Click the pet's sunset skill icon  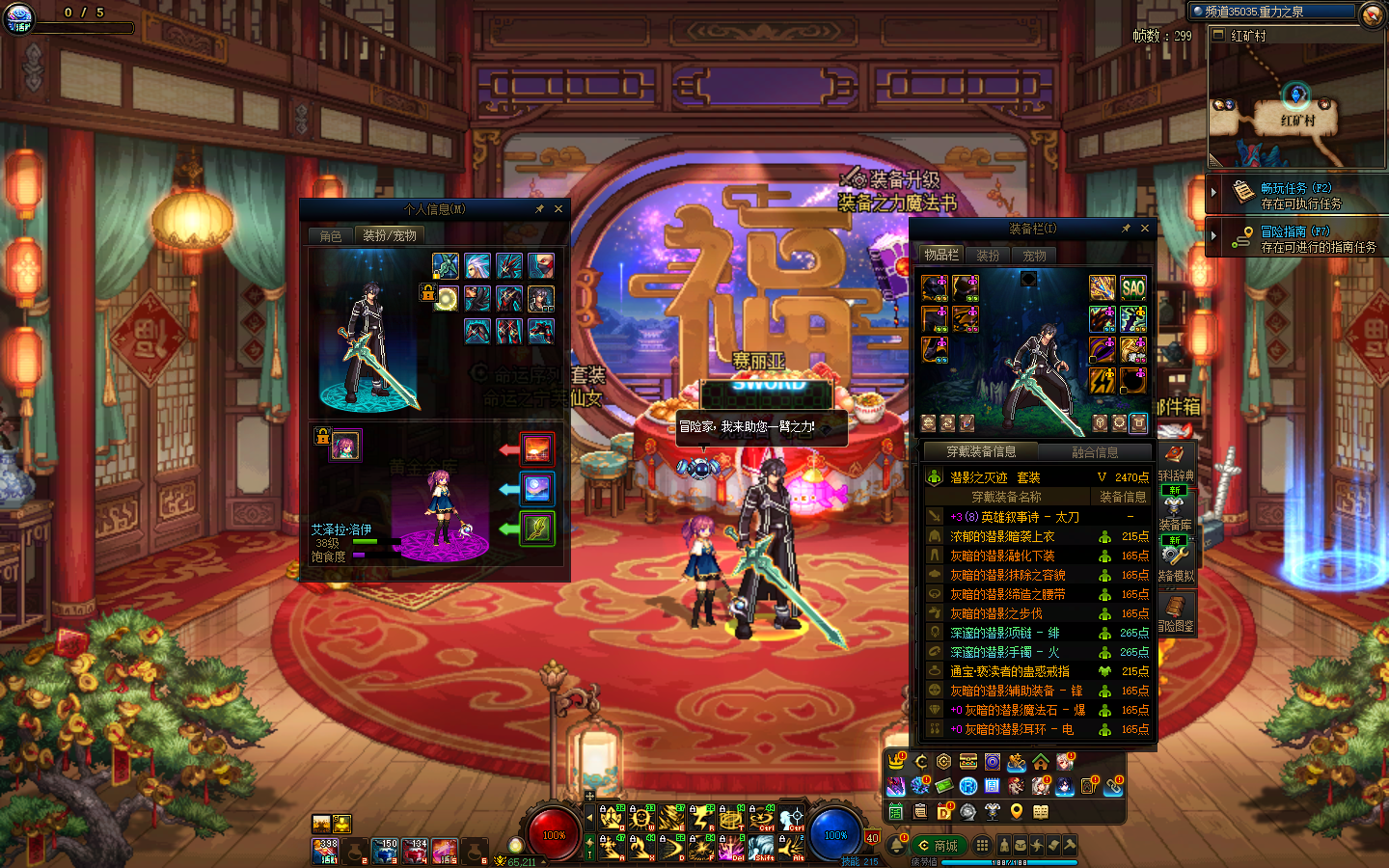tap(537, 448)
